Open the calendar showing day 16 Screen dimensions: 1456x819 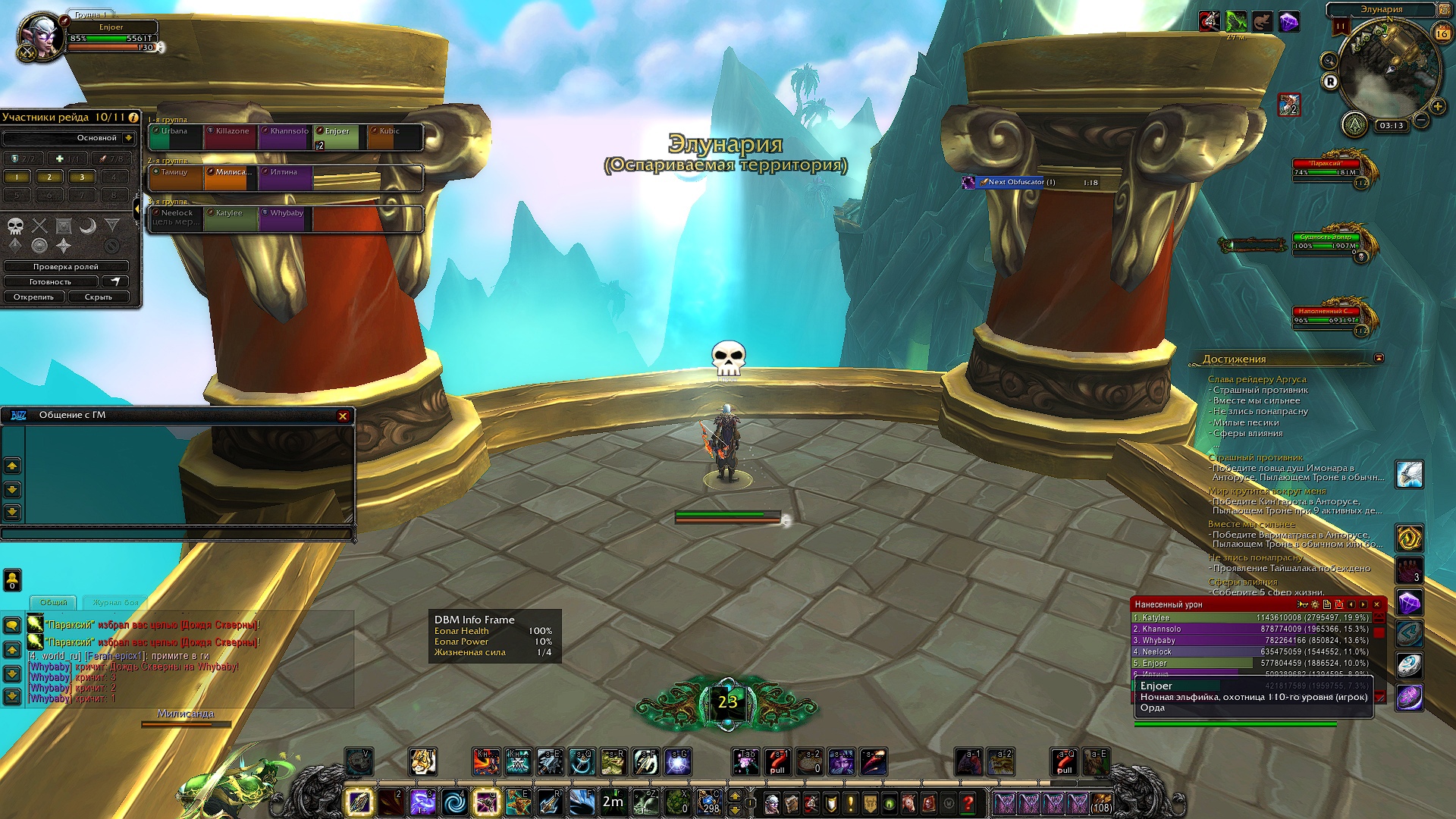pyautogui.click(x=1442, y=33)
